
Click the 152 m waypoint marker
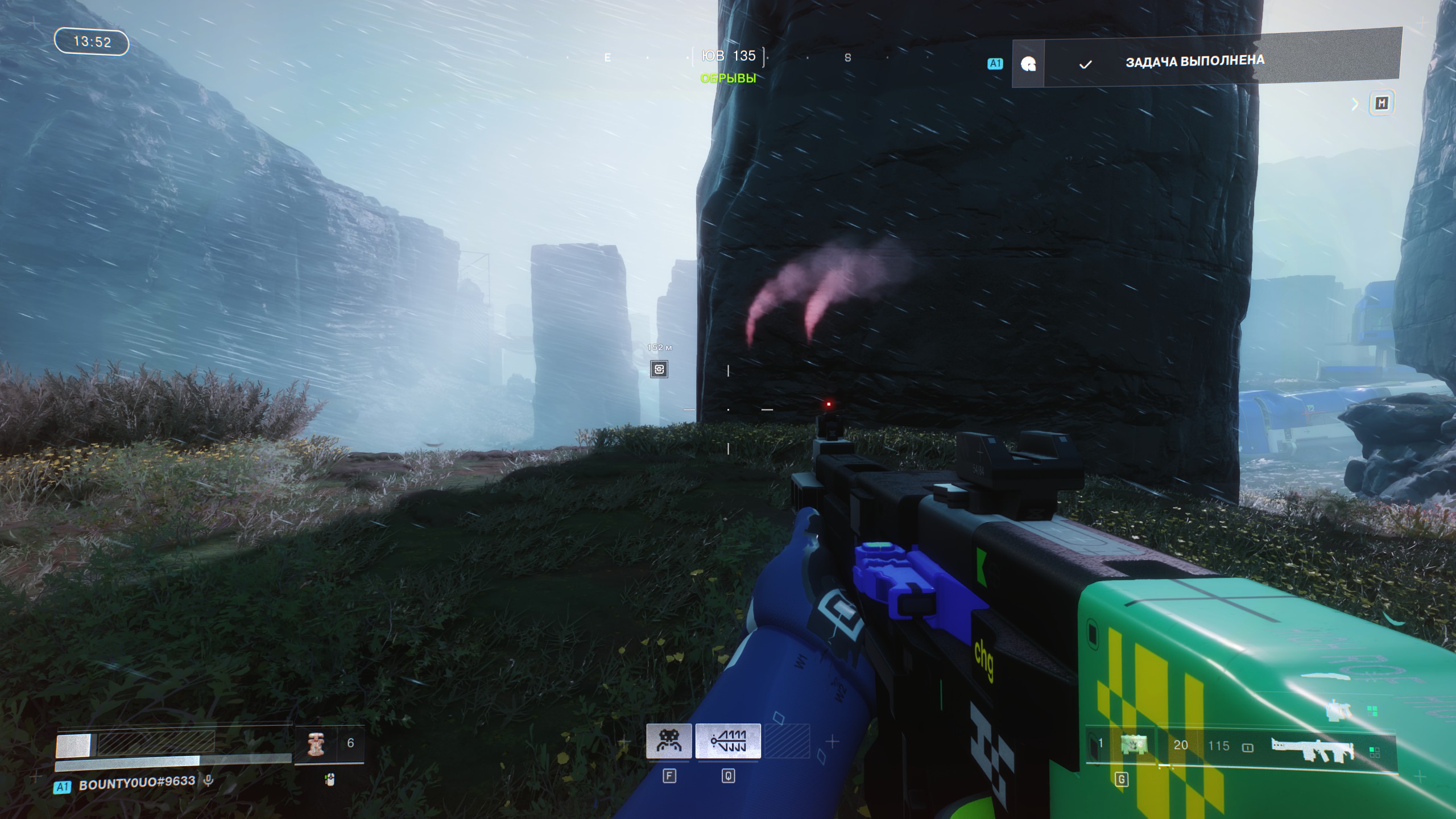point(659,369)
